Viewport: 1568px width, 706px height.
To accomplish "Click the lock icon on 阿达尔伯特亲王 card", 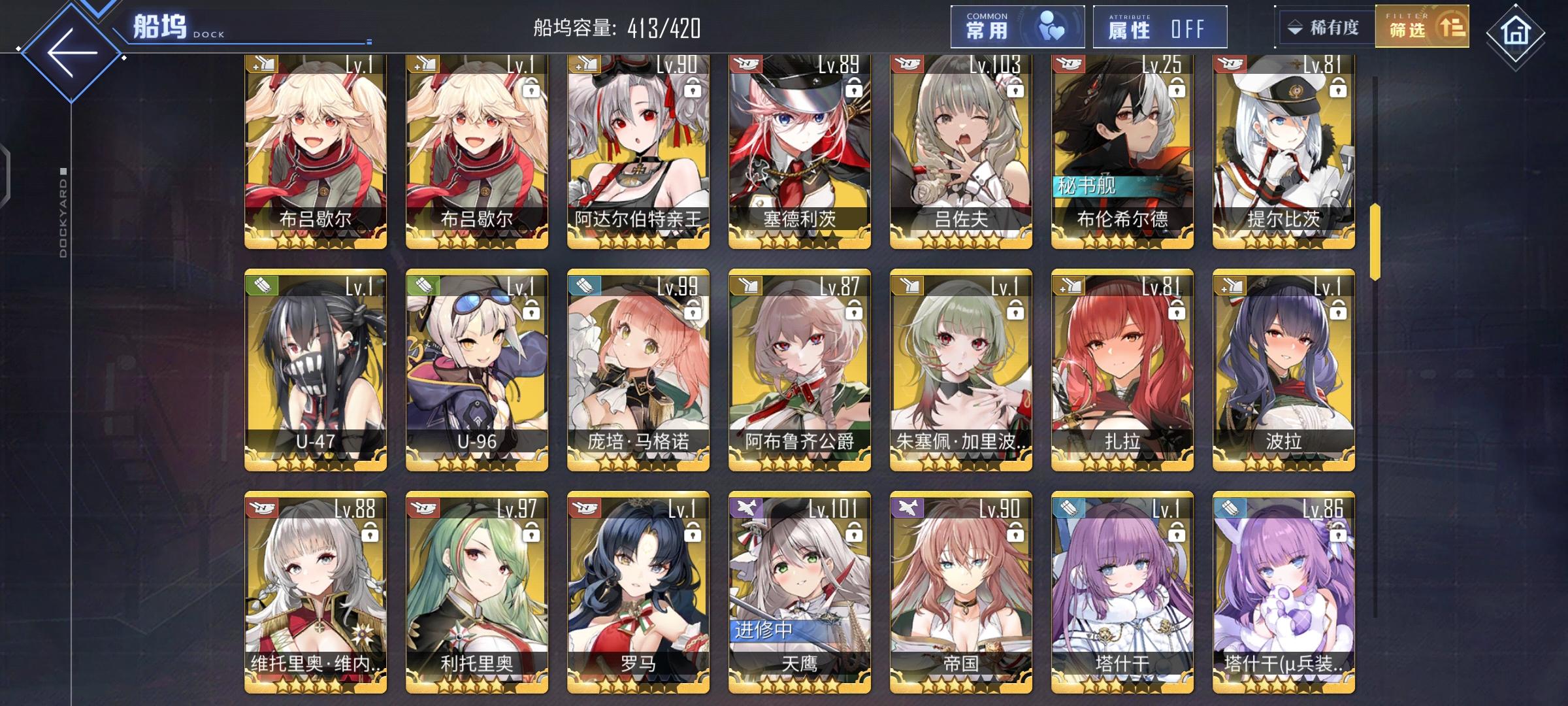I will click(691, 89).
